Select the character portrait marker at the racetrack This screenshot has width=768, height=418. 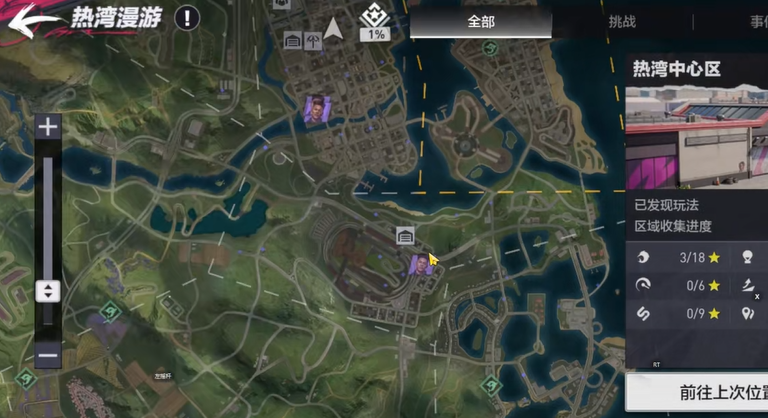[x=420, y=264]
